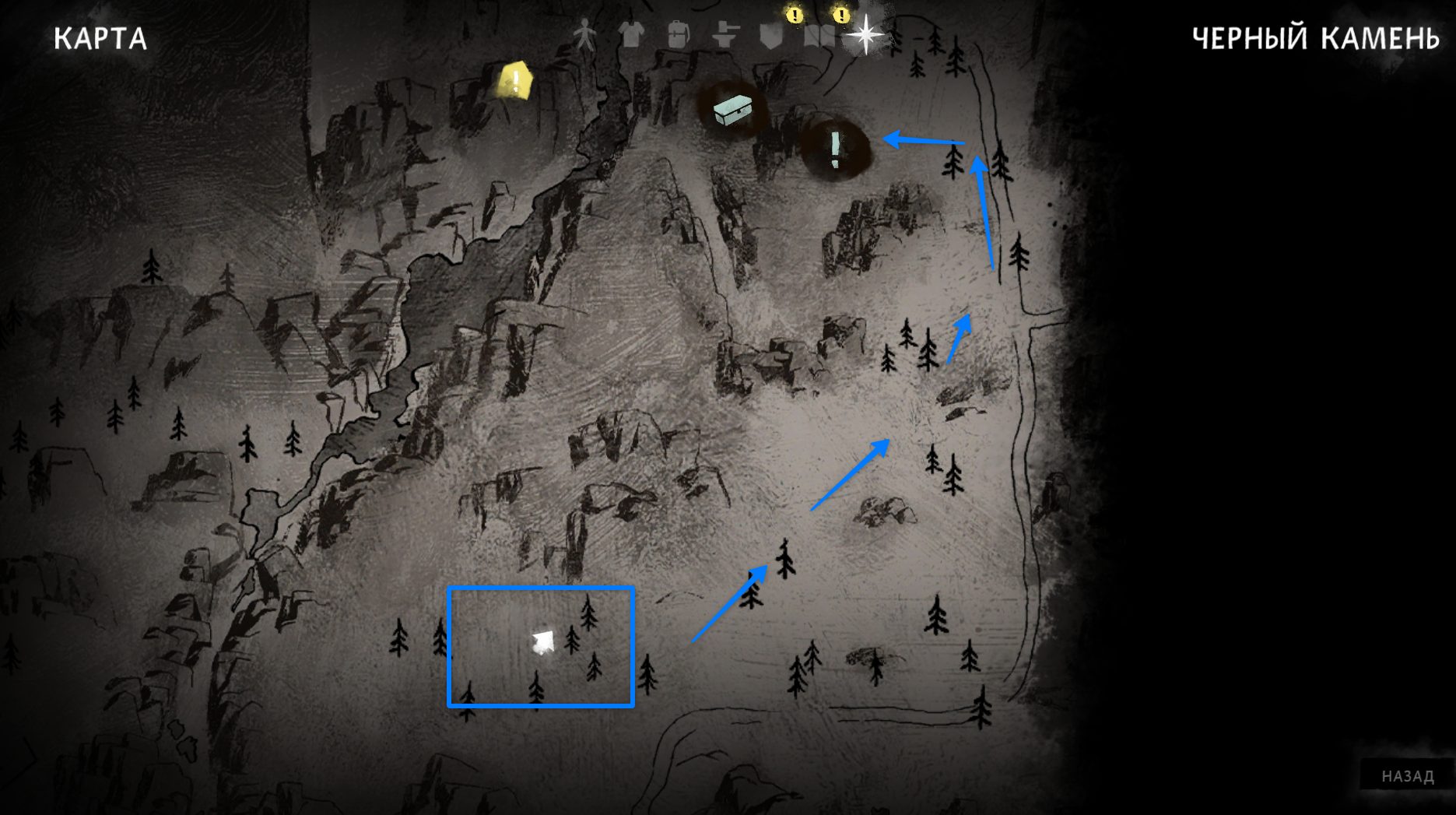The height and width of the screenshot is (815, 1456).
Task: Select the yellow exclamation marker on map
Action: [x=514, y=81]
